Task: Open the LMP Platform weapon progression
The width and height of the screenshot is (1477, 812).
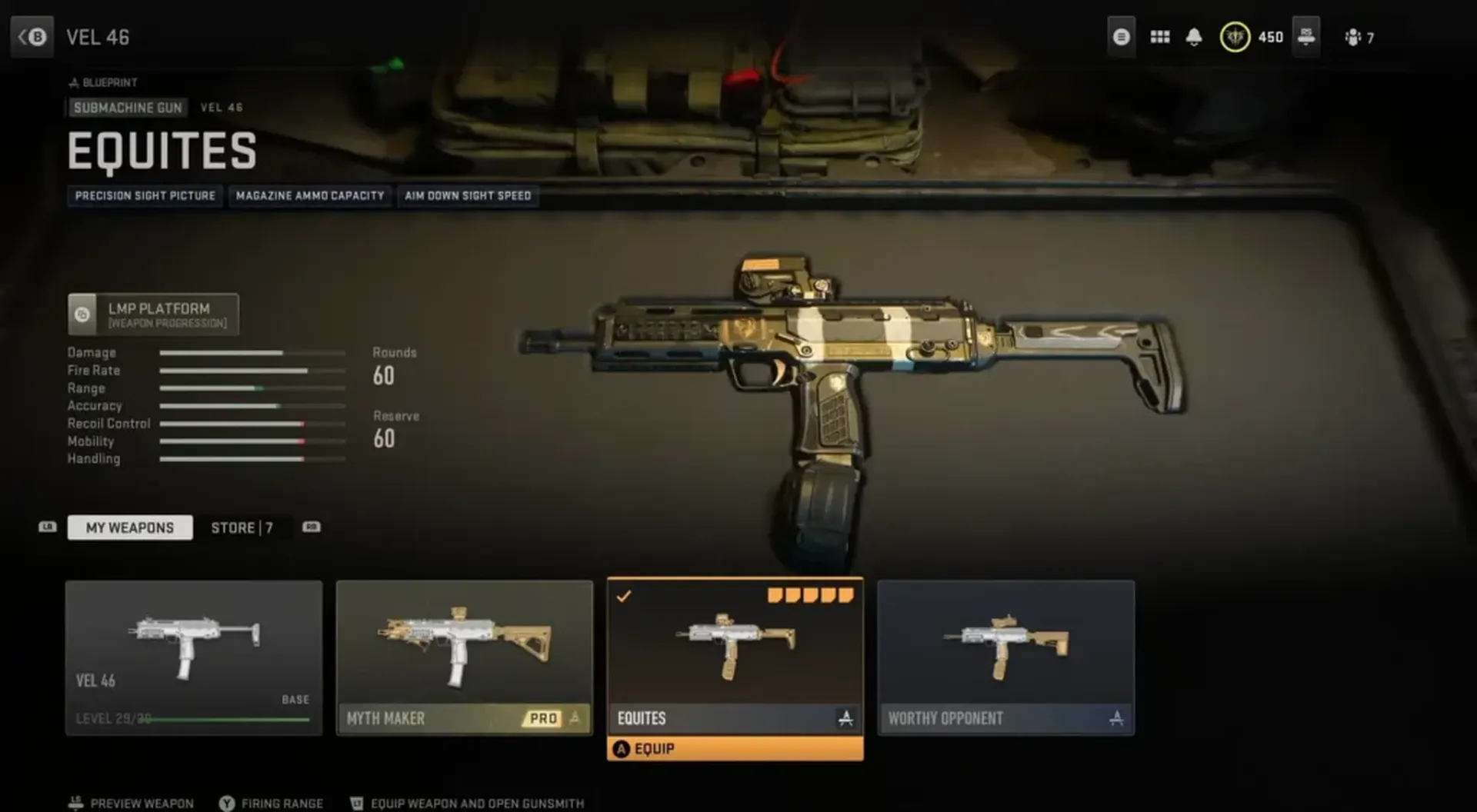Action: coord(153,314)
